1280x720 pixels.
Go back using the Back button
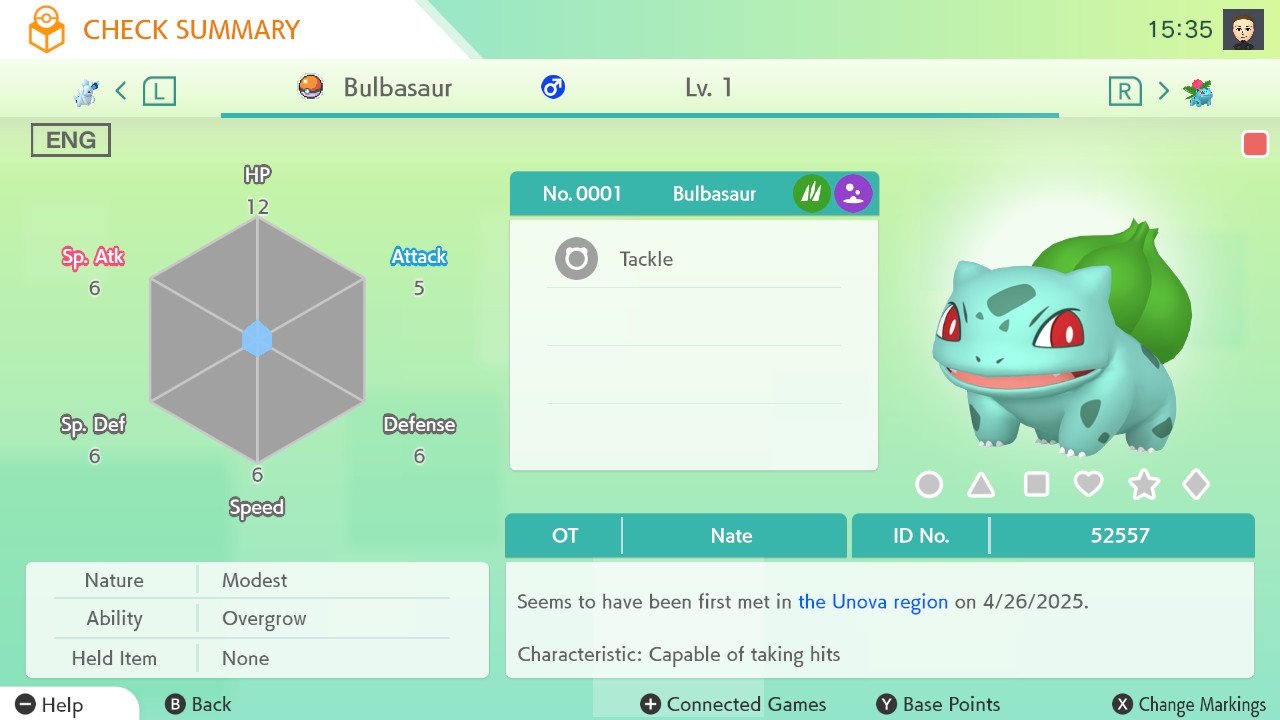click(x=198, y=704)
